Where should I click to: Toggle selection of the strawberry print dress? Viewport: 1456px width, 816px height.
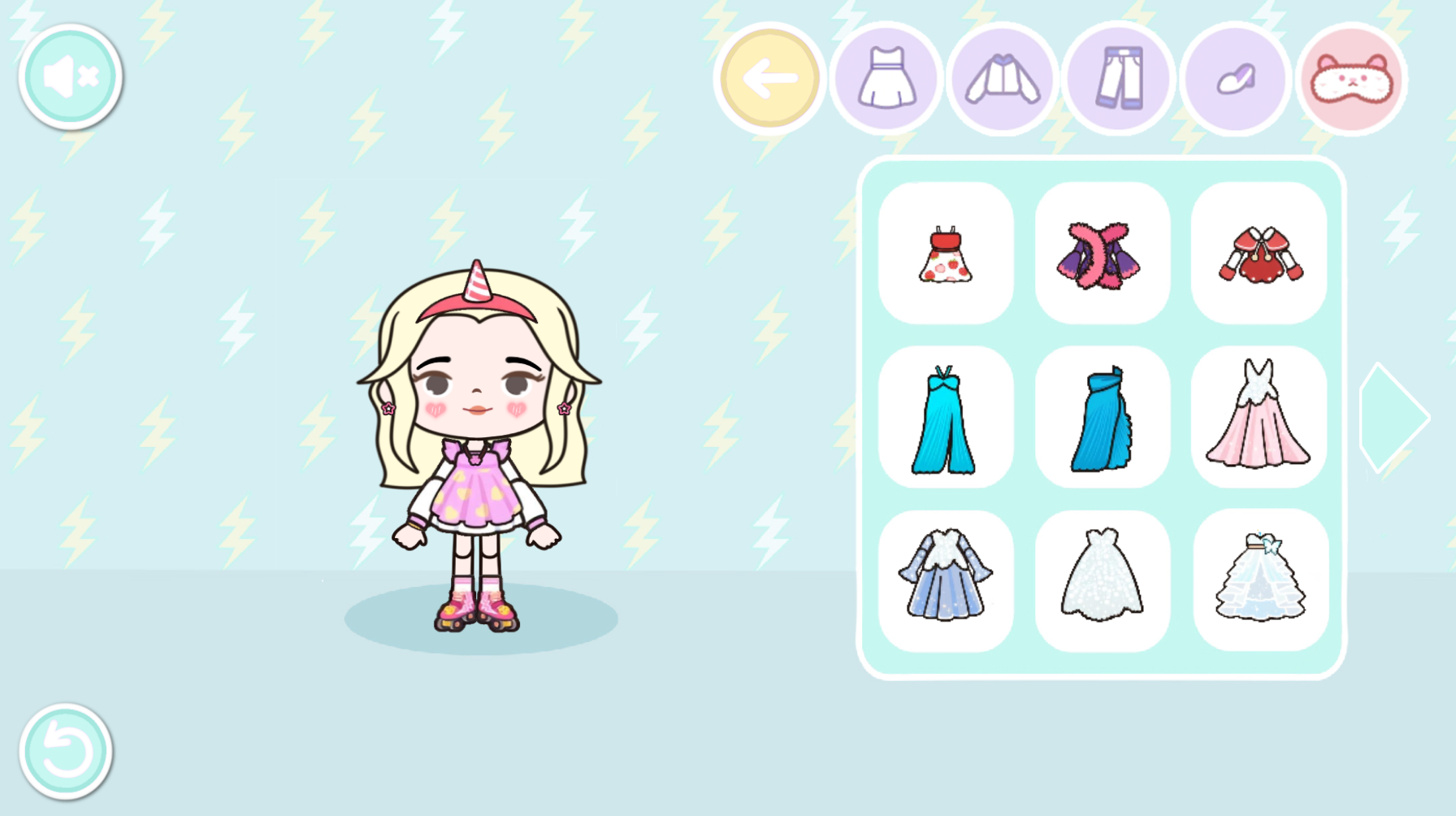945,254
